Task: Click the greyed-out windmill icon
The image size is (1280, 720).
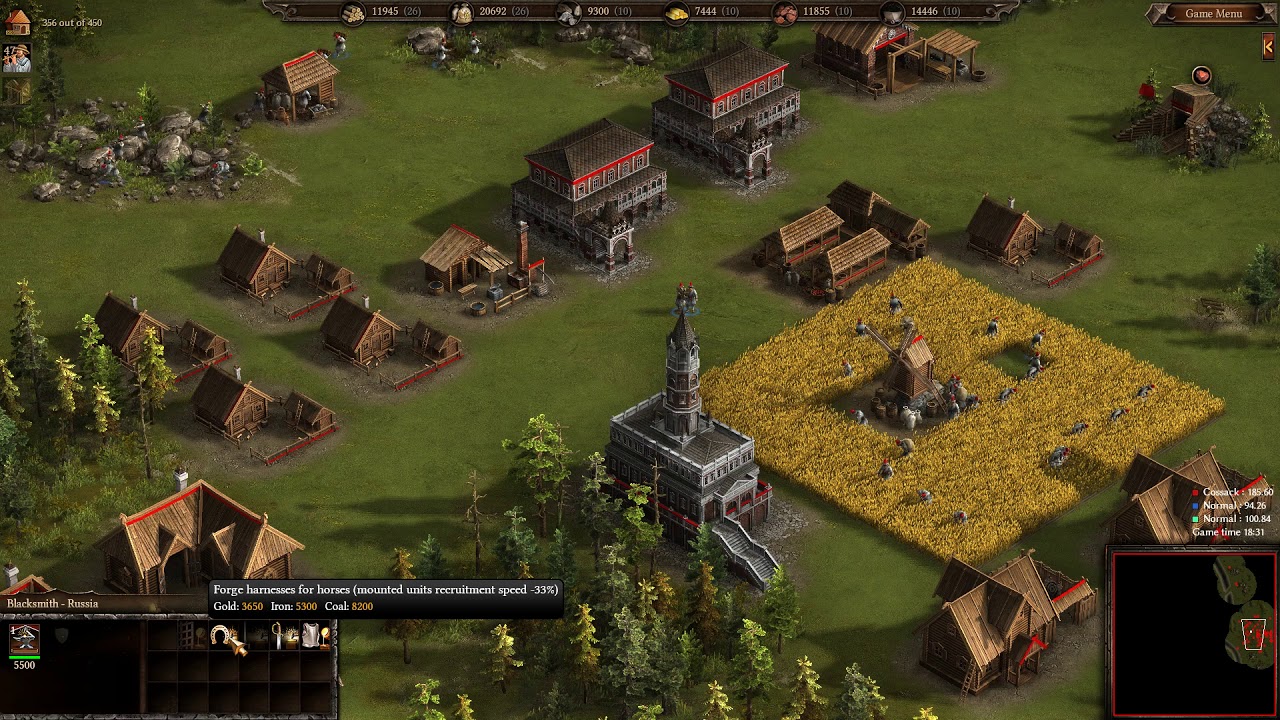Action: pos(16,91)
